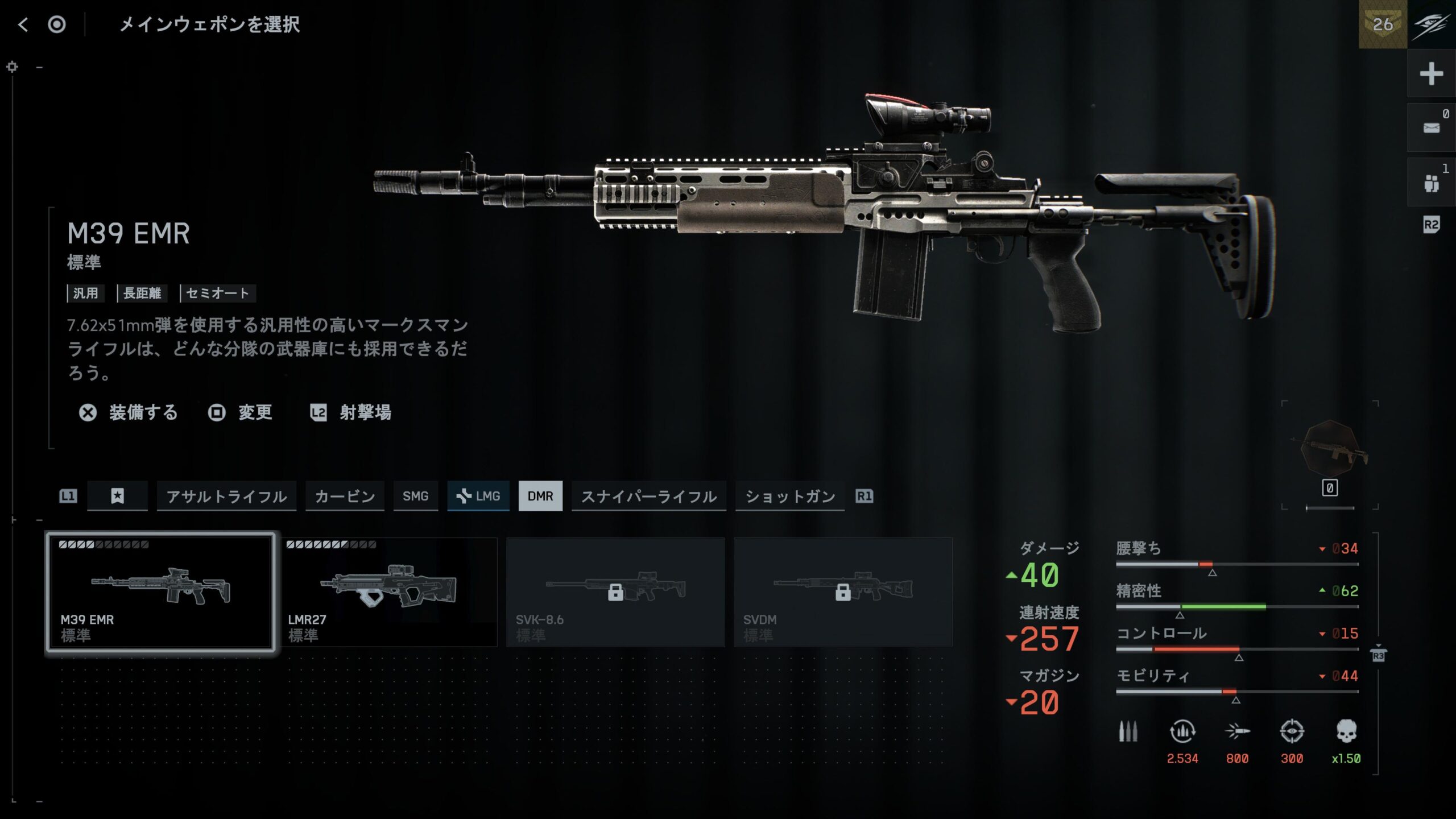Choose the LMR27 weapon tile
1456x819 pixels.
[x=388, y=591]
